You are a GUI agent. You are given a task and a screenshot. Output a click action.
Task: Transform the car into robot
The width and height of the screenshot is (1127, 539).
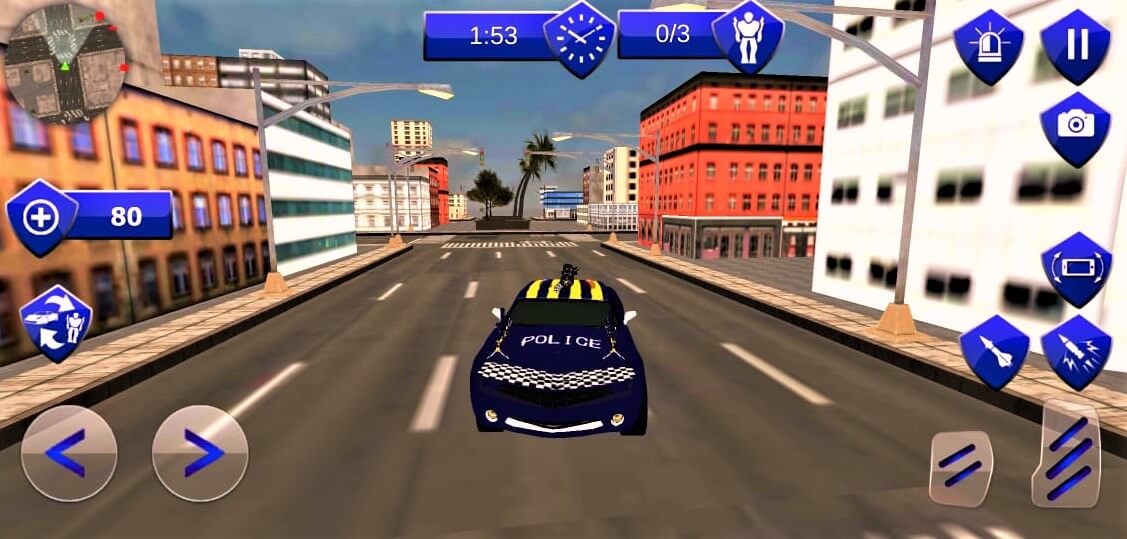point(56,323)
